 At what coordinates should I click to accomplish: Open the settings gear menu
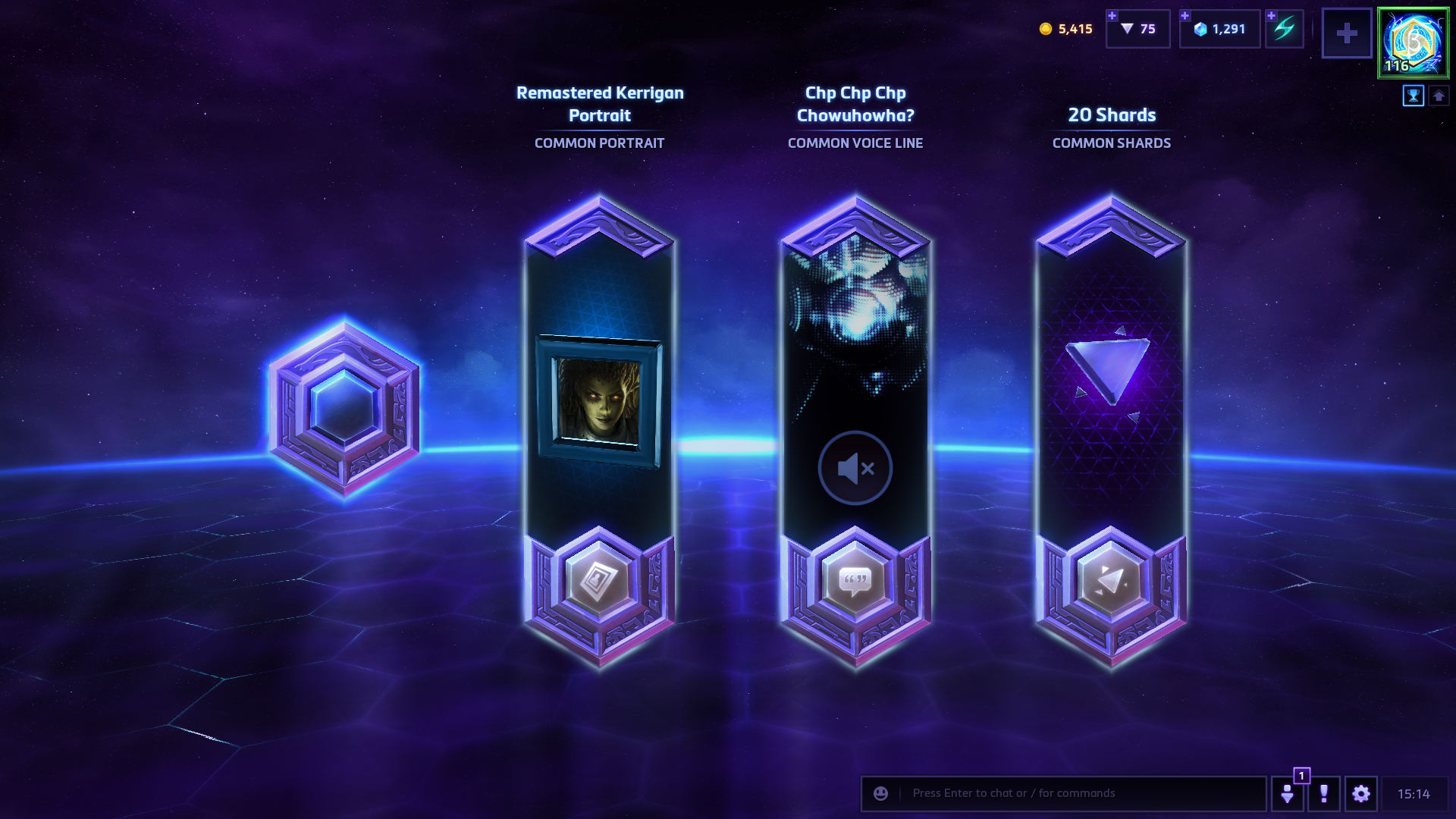pyautogui.click(x=1361, y=793)
